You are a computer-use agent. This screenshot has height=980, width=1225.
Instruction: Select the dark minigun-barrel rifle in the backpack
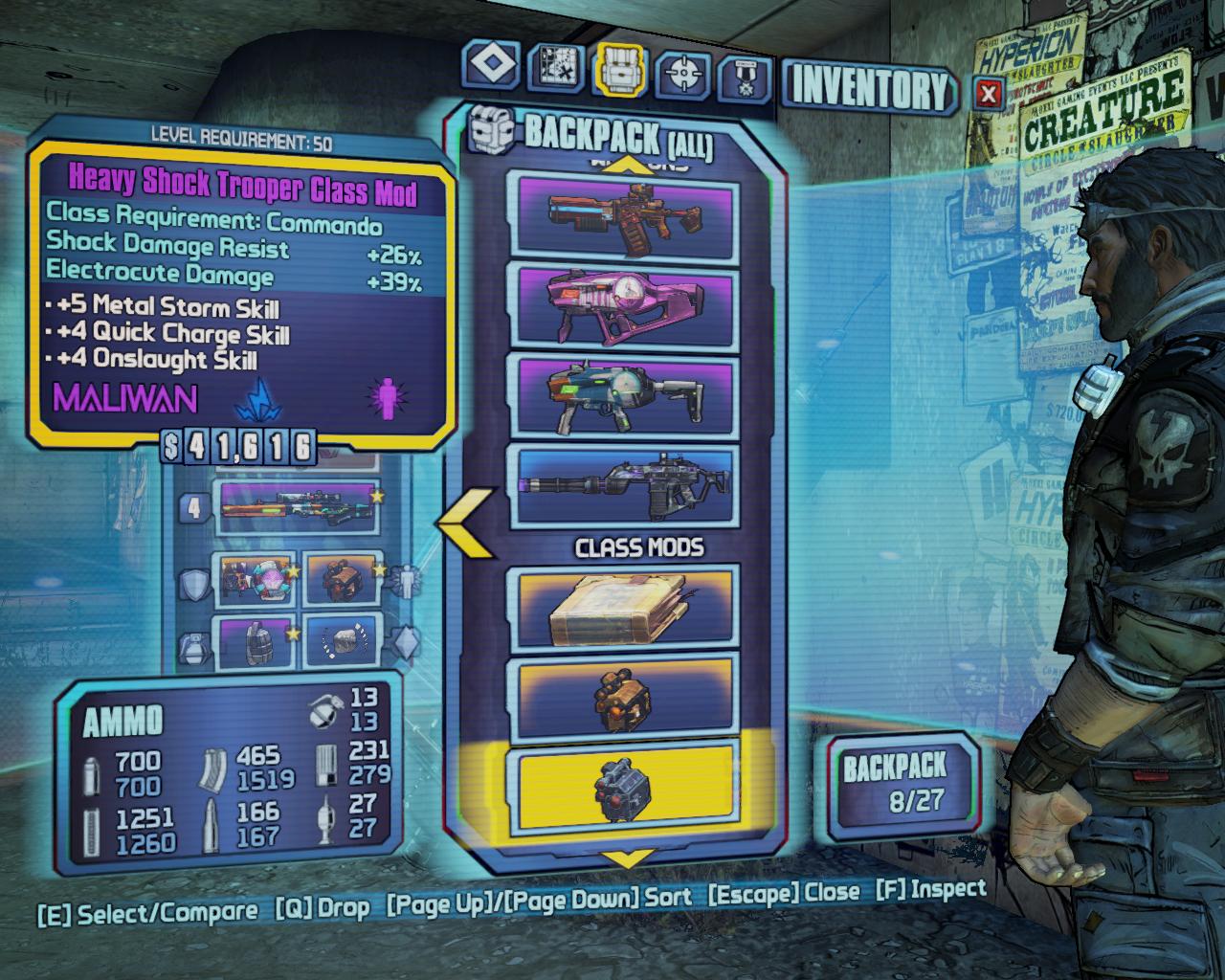[x=626, y=485]
